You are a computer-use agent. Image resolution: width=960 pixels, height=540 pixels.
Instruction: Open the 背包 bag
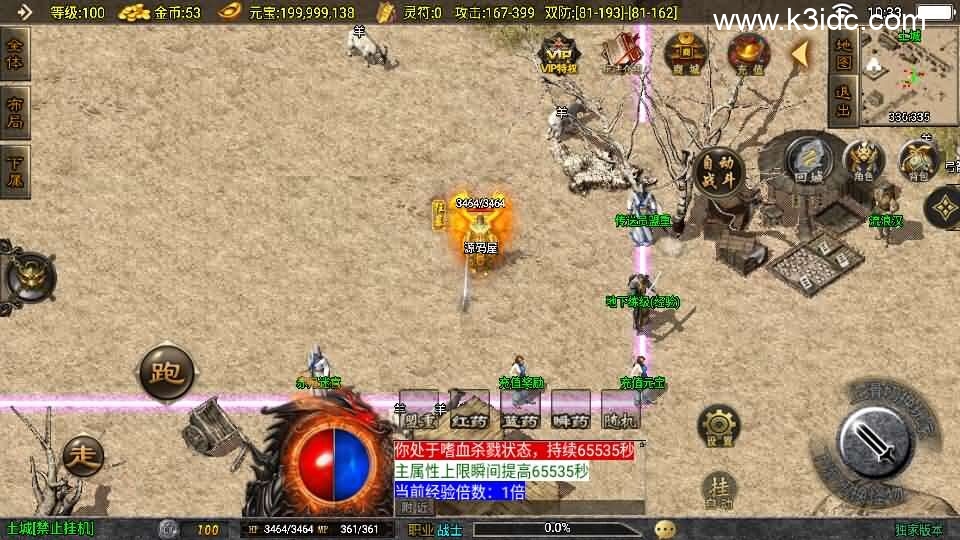[916, 160]
